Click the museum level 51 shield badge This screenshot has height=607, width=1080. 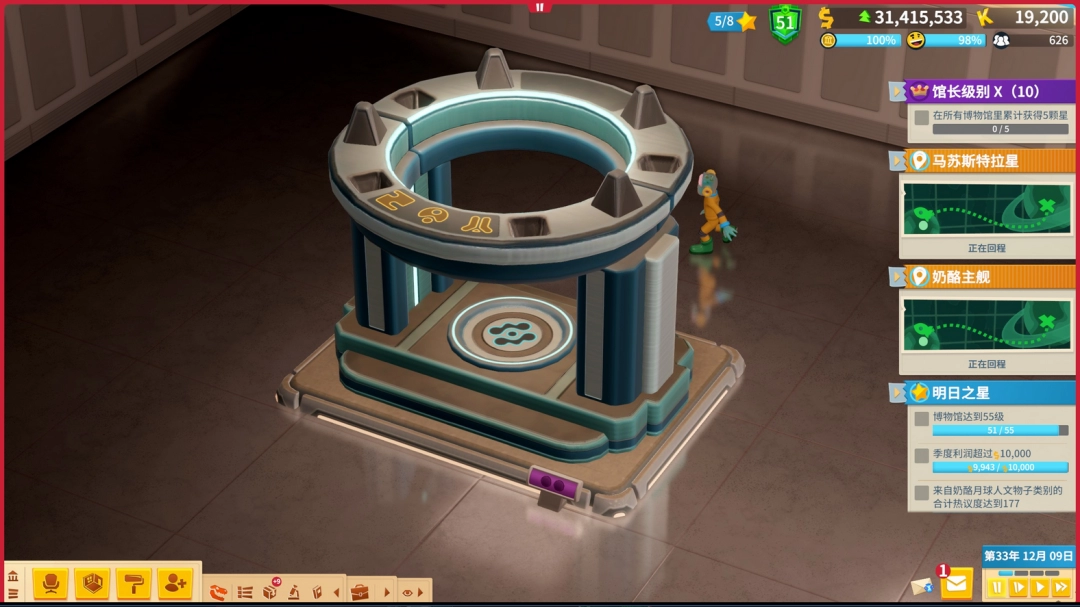pyautogui.click(x=785, y=22)
